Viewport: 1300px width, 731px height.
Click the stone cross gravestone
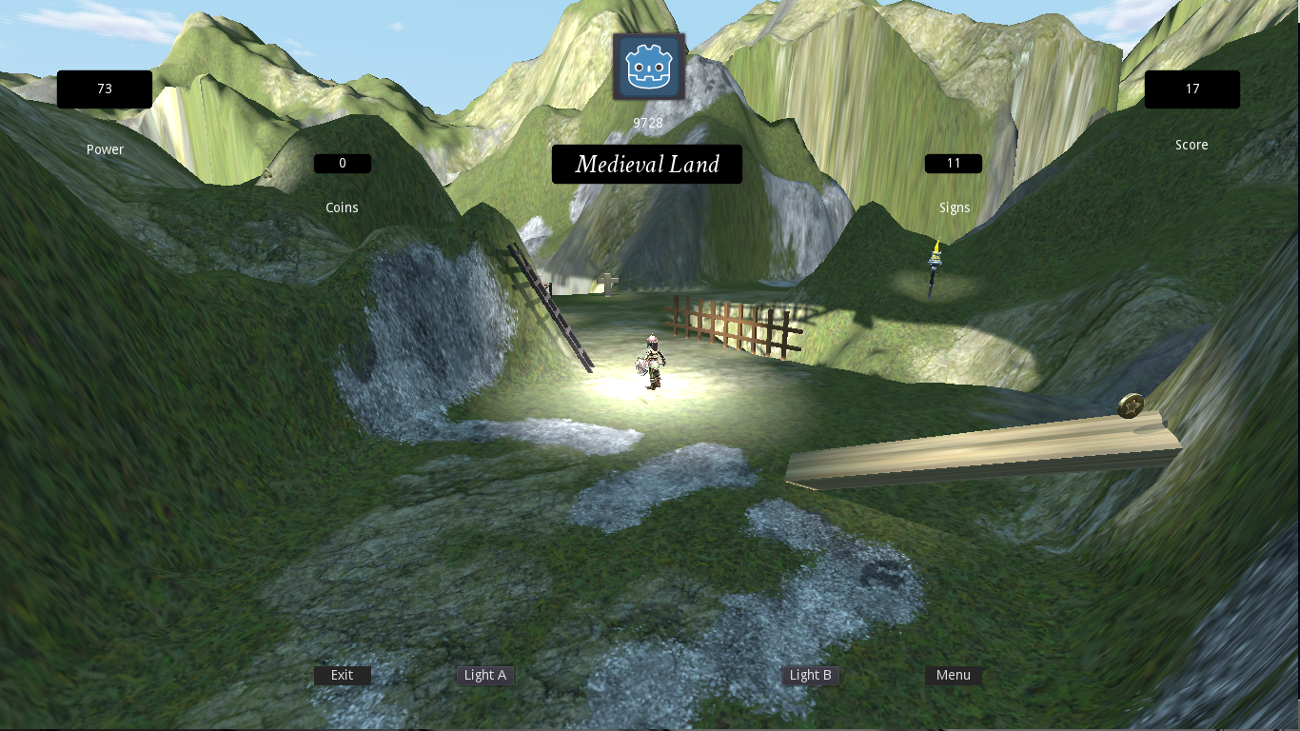click(x=610, y=284)
